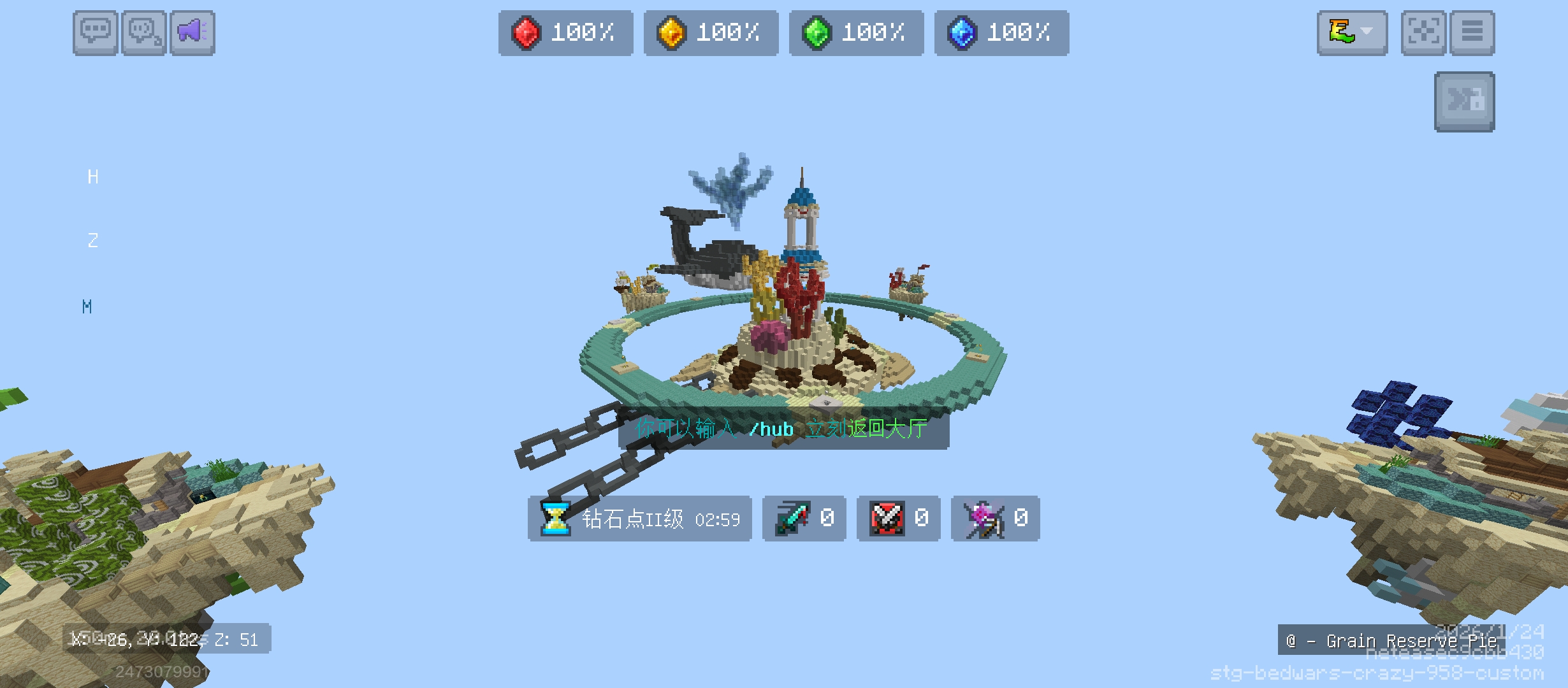
Task: Toggle the crosshair focus frame button
Action: click(x=1423, y=32)
